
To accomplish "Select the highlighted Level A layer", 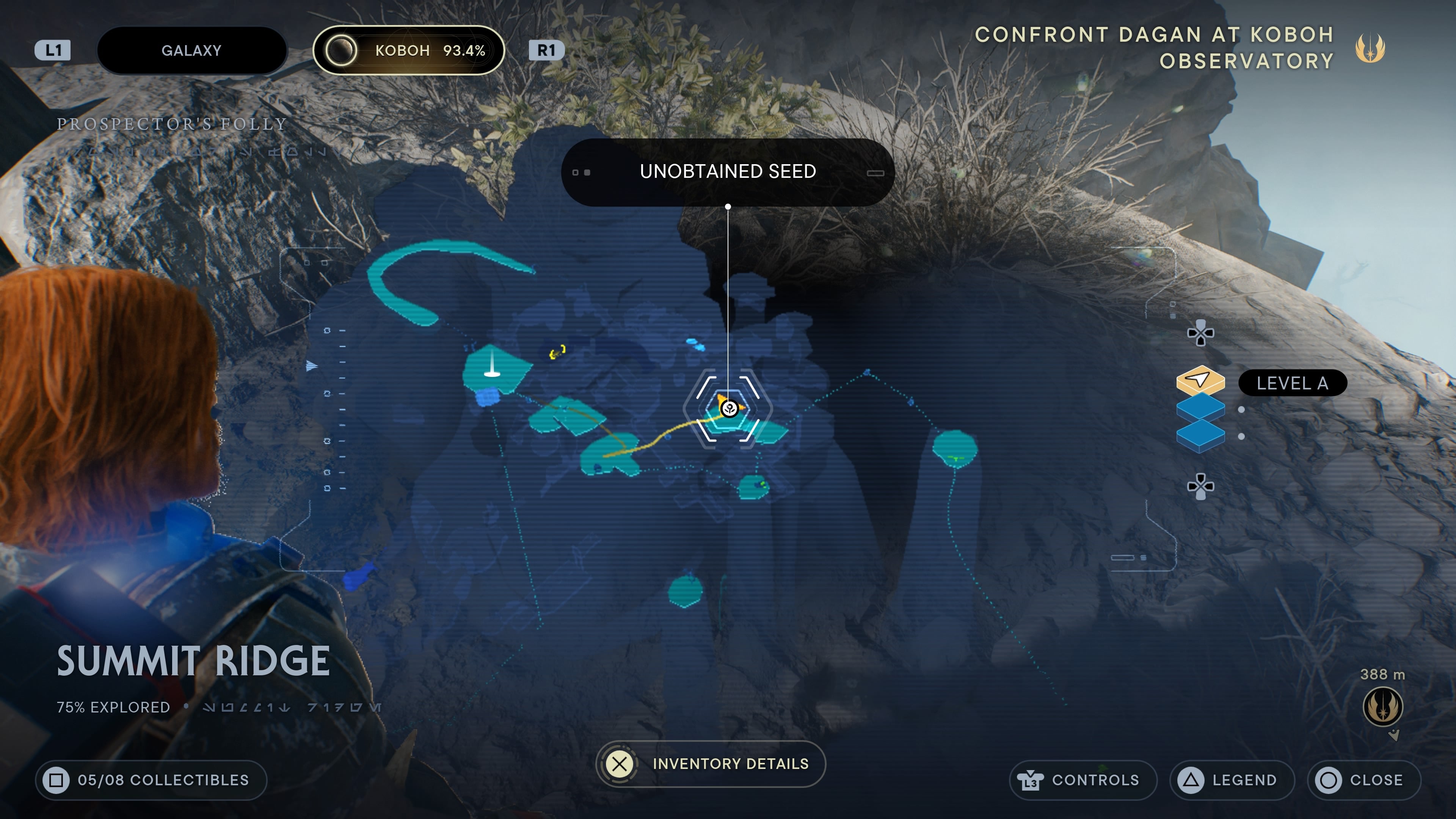I will pos(1200,380).
